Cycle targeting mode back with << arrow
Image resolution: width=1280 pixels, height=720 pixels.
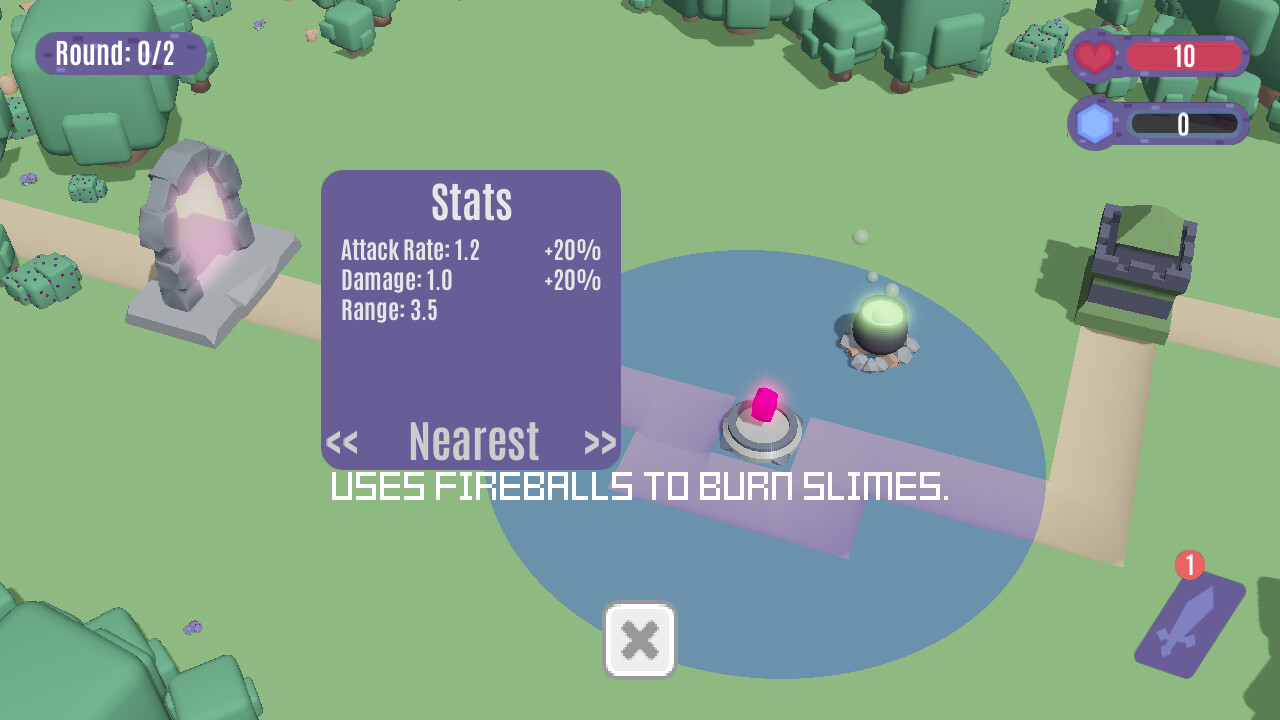[344, 441]
